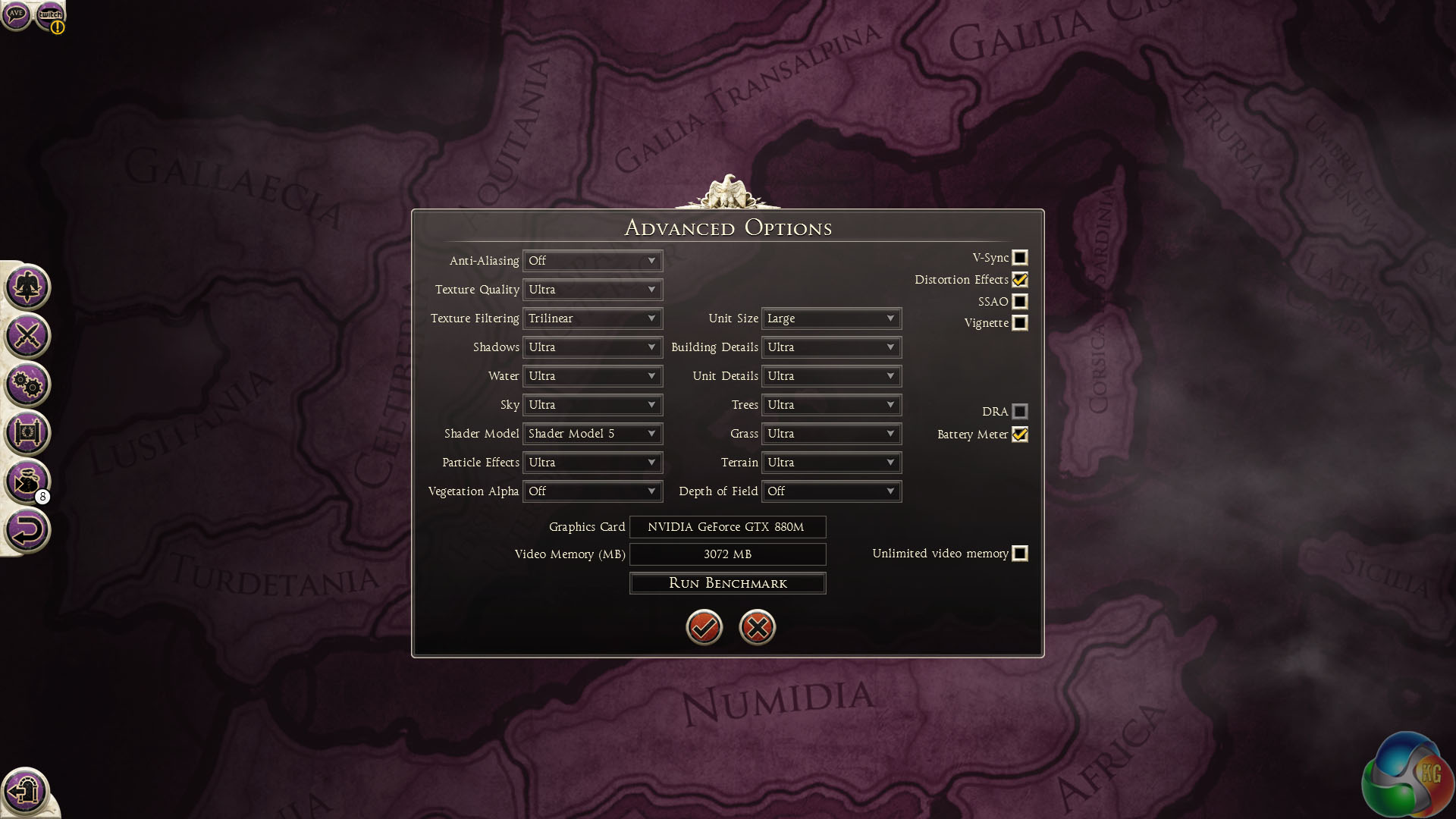Image resolution: width=1456 pixels, height=819 pixels.
Task: Open the Anti-Aliasing dropdown
Action: click(x=592, y=261)
